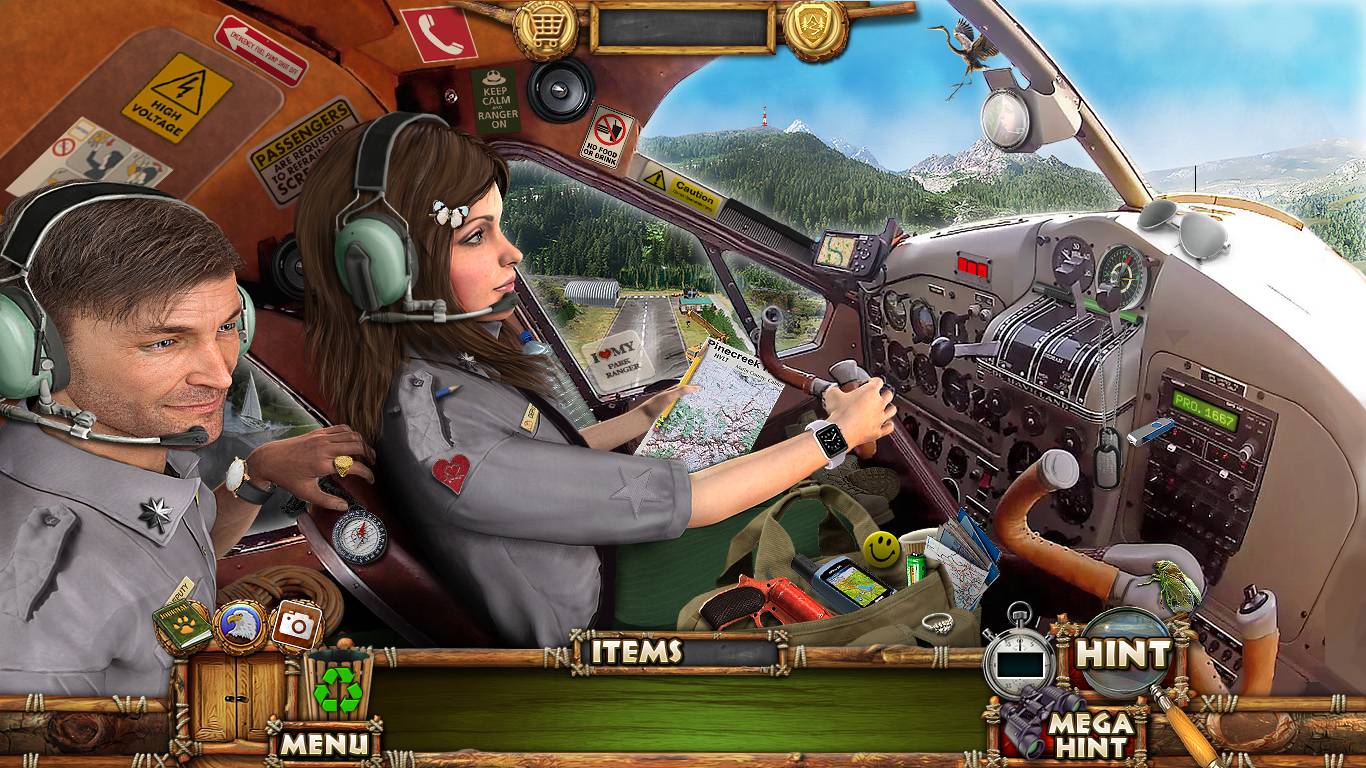Viewport: 1366px width, 768px height.
Task: Click the Items label tab
Action: click(636, 652)
